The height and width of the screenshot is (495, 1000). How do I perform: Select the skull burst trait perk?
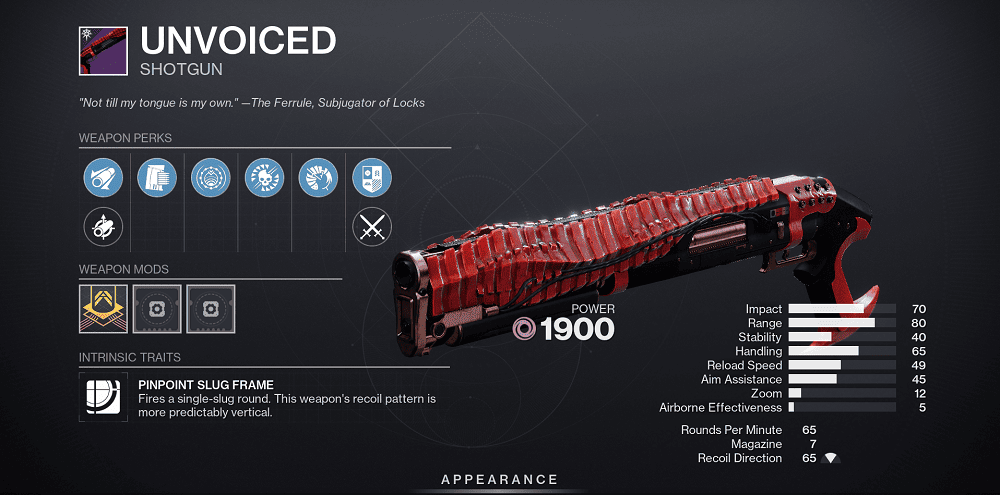coord(264,177)
